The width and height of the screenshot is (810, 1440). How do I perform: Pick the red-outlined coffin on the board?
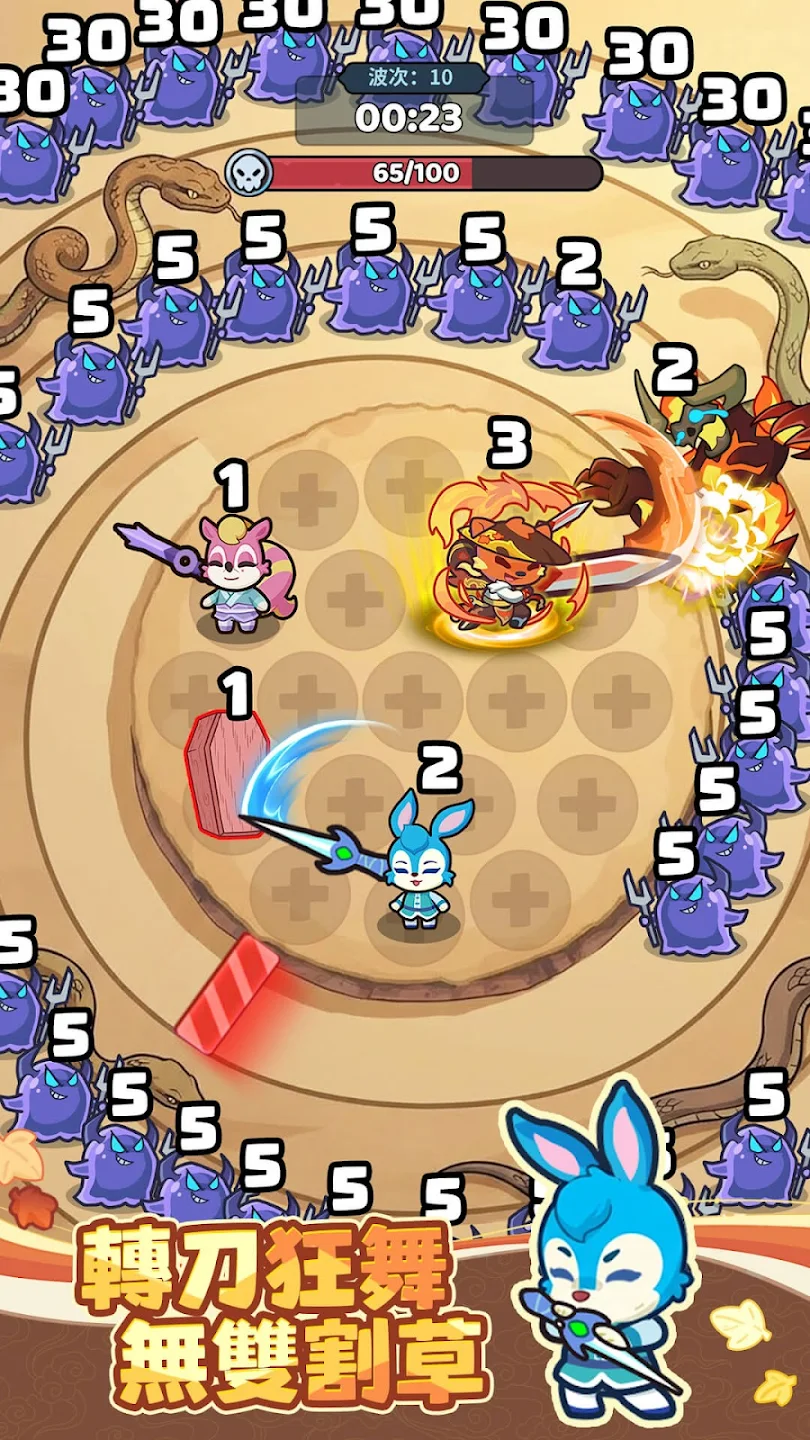point(222,772)
